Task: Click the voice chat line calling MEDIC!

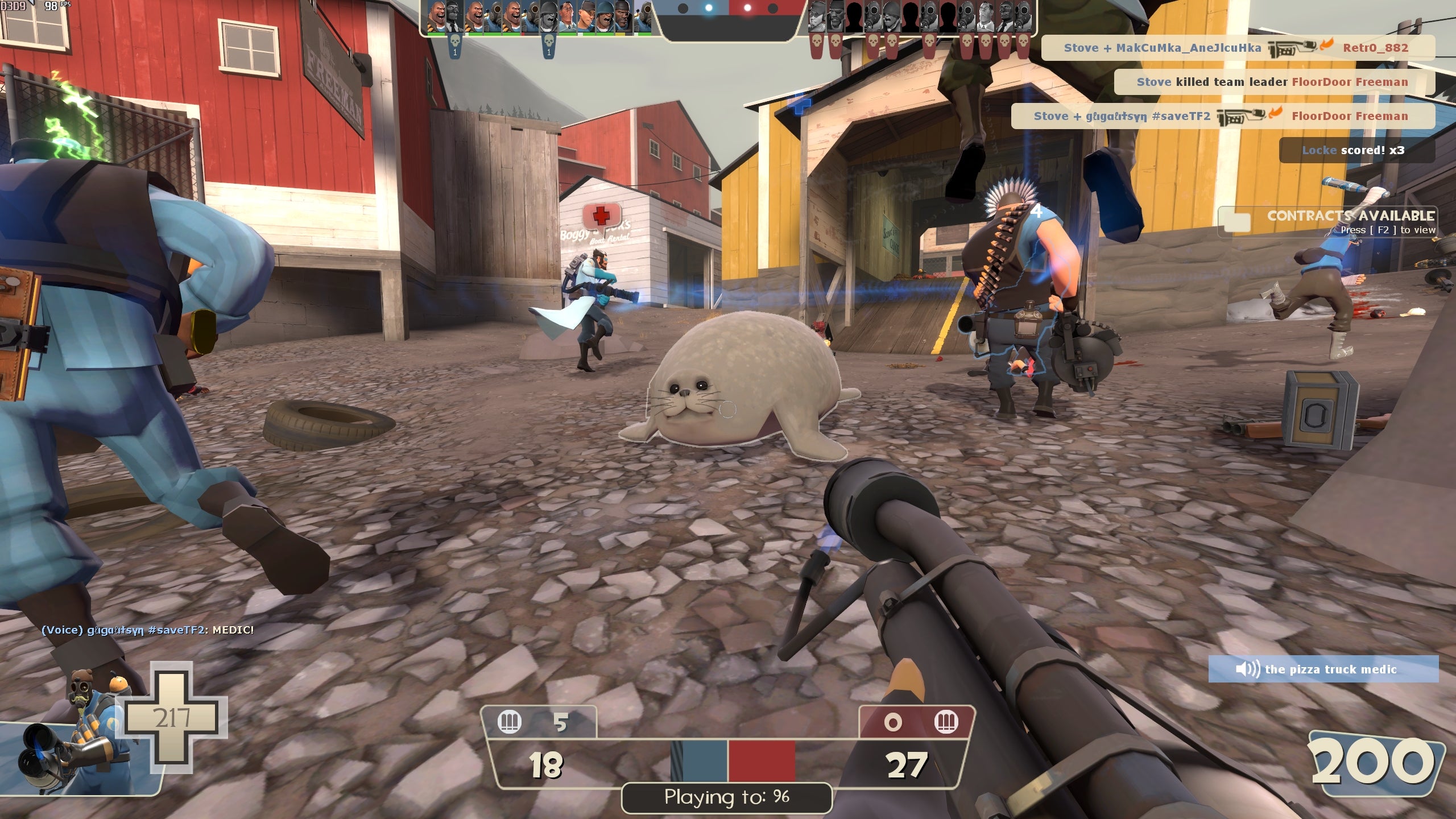Action: pos(148,630)
